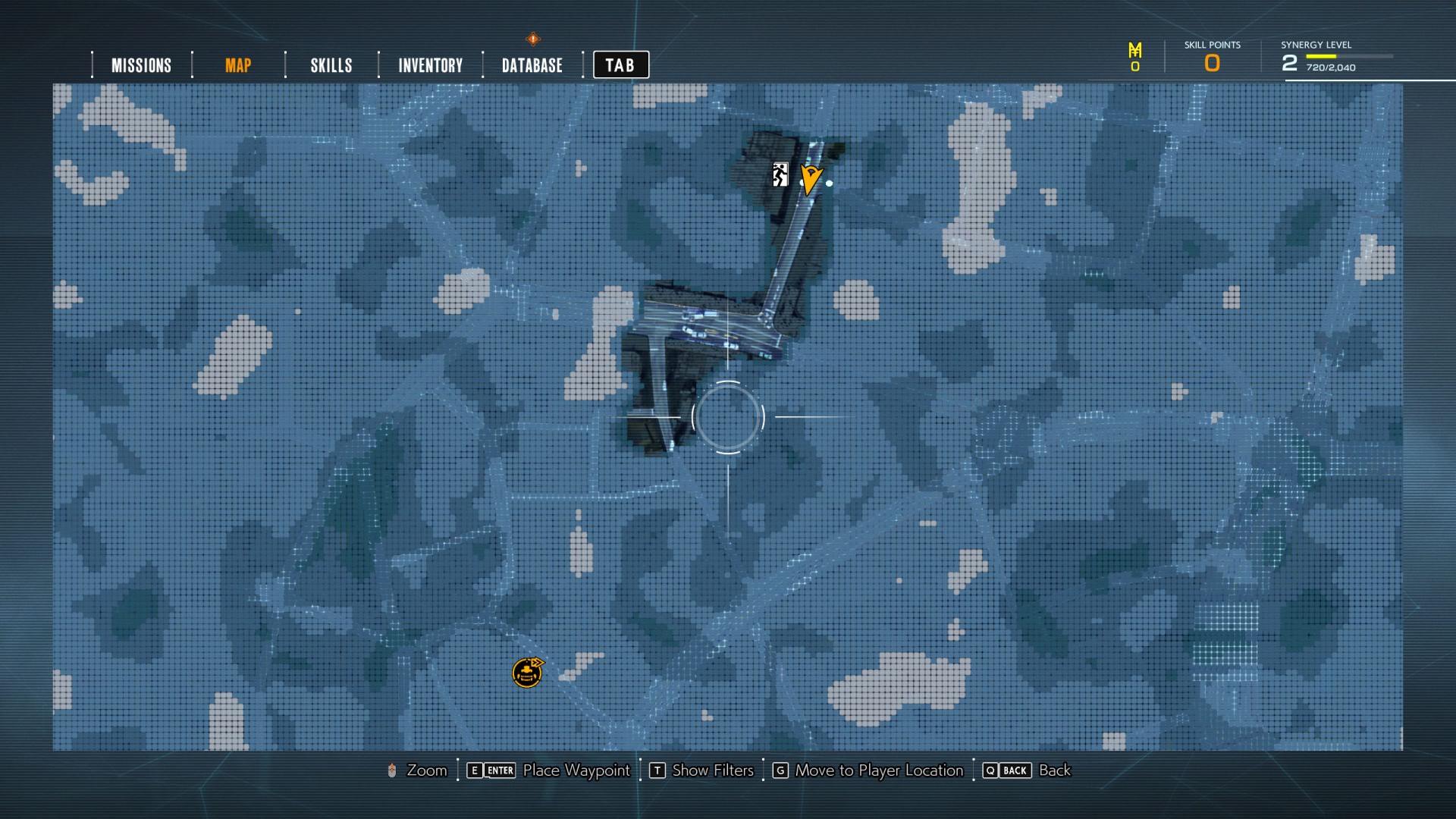Show the map filters
1456x819 pixels.
click(x=712, y=770)
